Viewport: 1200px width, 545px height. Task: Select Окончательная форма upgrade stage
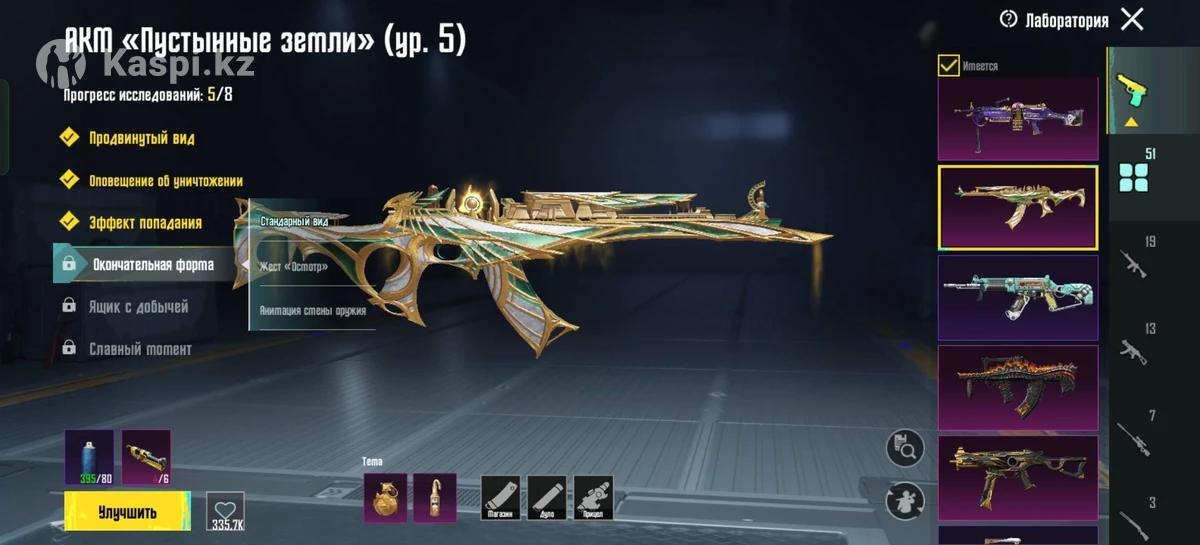point(152,265)
